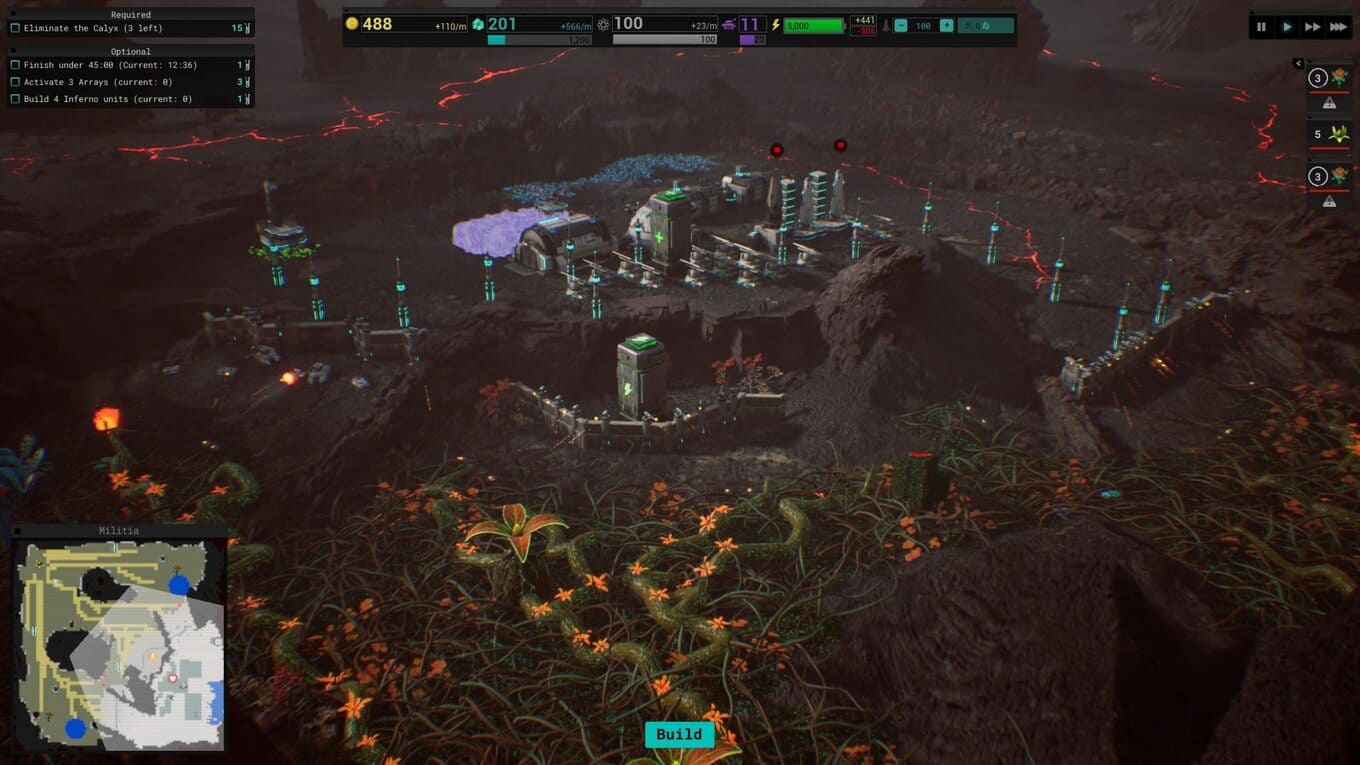Open the Build menu
Screen dimensions: 1360x765
(x=679, y=735)
